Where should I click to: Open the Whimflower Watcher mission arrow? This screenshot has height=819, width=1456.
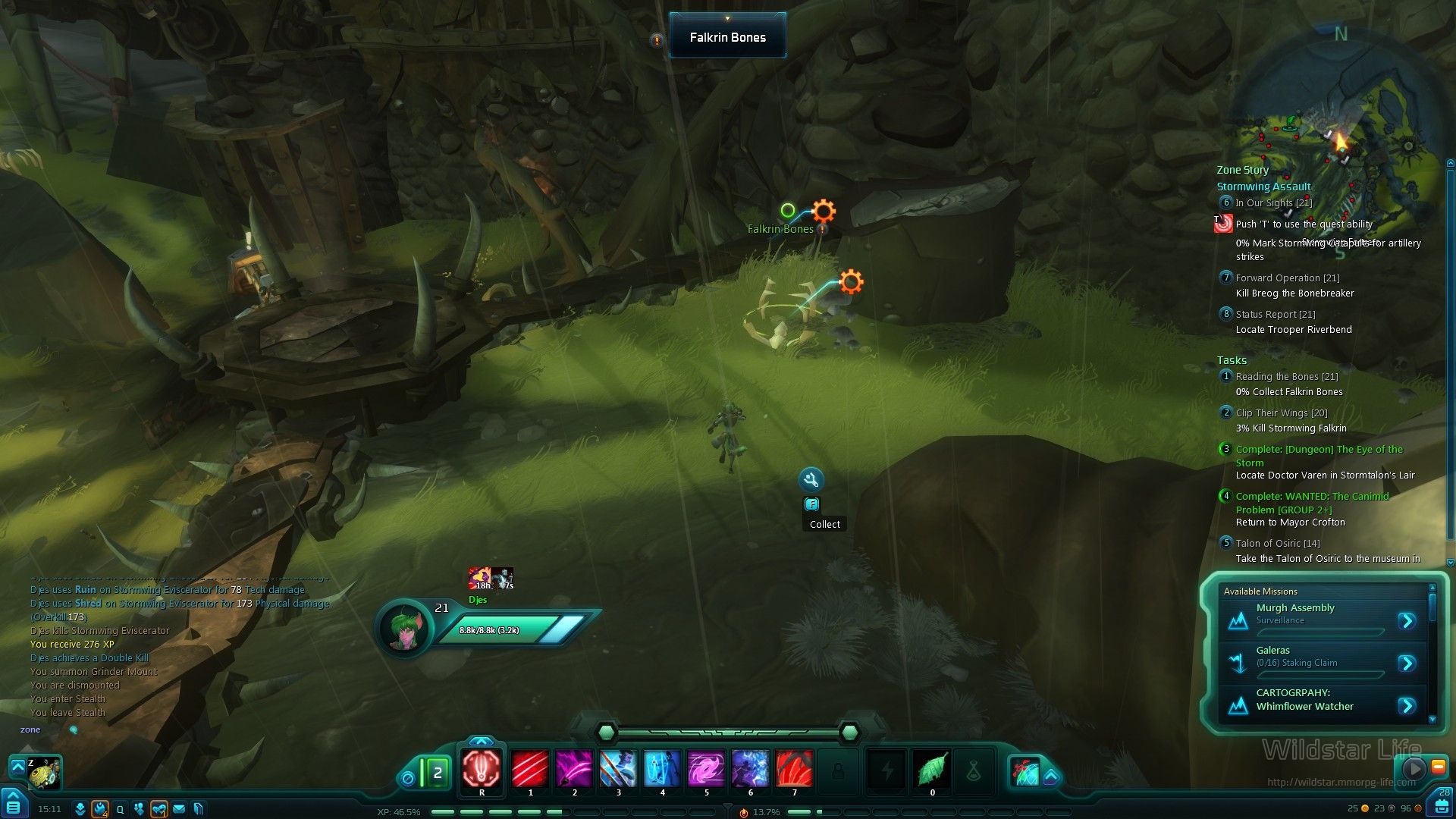click(x=1407, y=706)
